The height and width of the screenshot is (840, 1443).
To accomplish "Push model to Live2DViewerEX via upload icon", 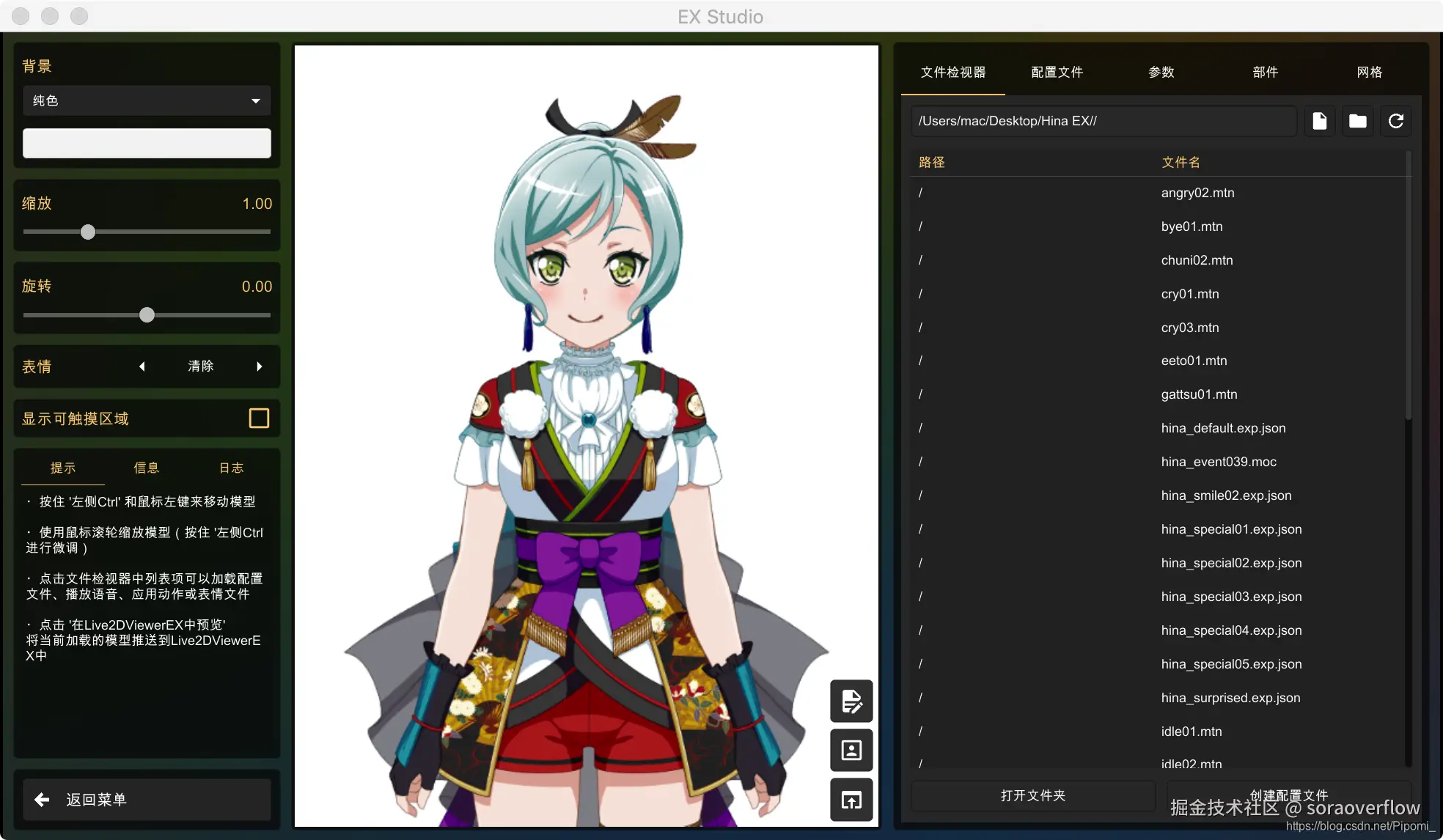I will [851, 800].
